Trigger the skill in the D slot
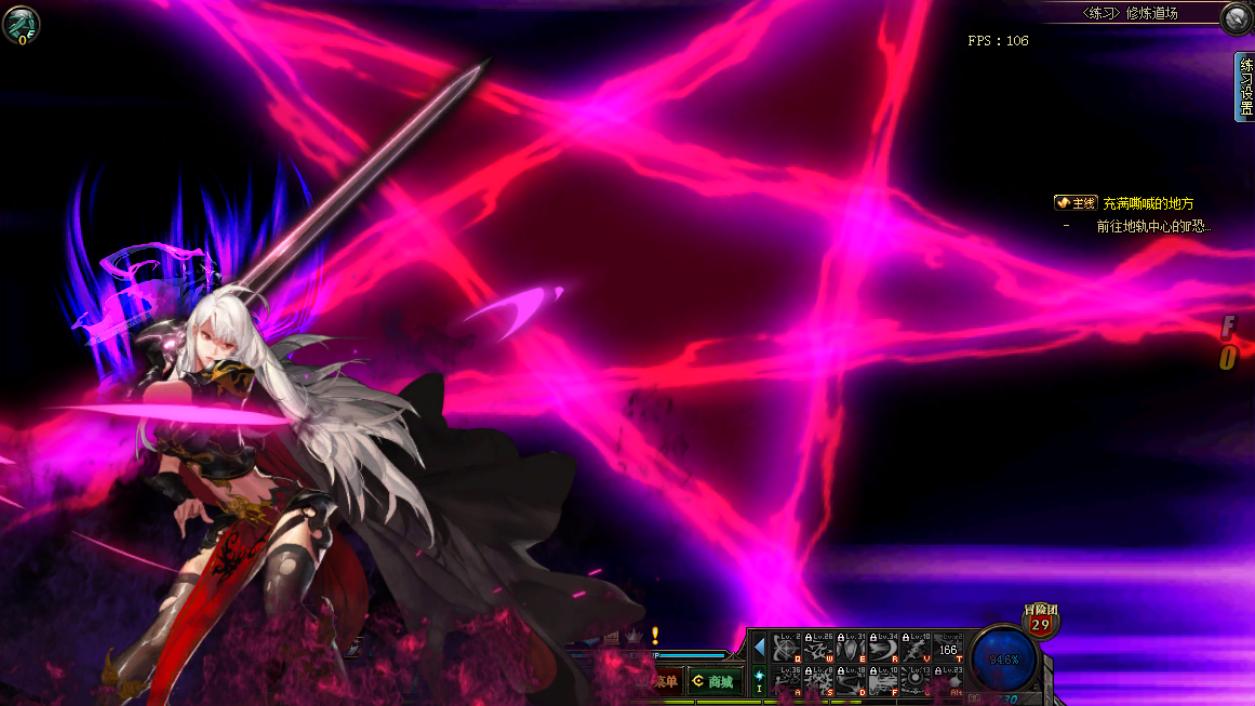This screenshot has height=706, width=1255. pyautogui.click(x=851, y=681)
